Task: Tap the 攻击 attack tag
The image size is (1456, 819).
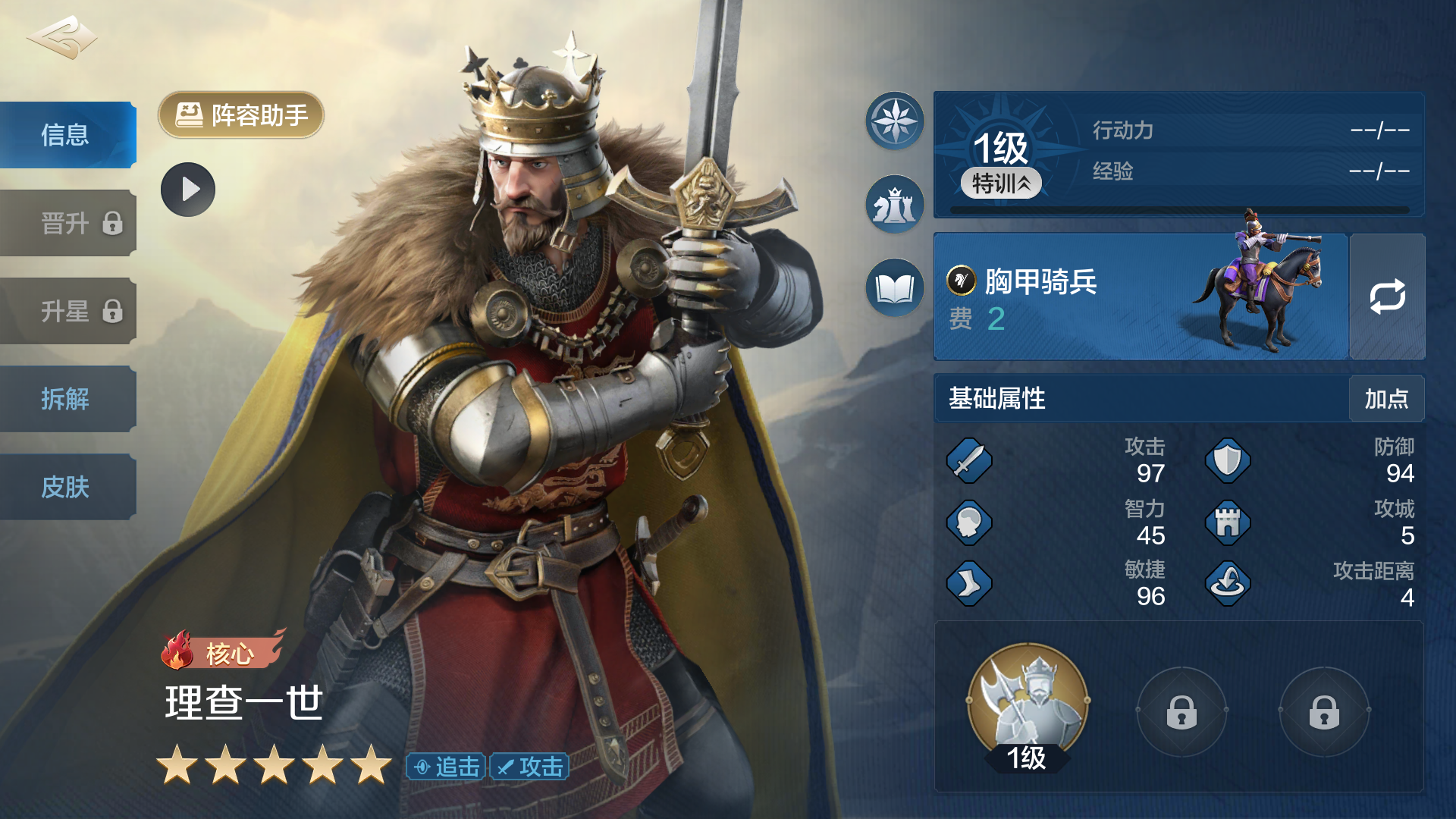Action: (530, 767)
